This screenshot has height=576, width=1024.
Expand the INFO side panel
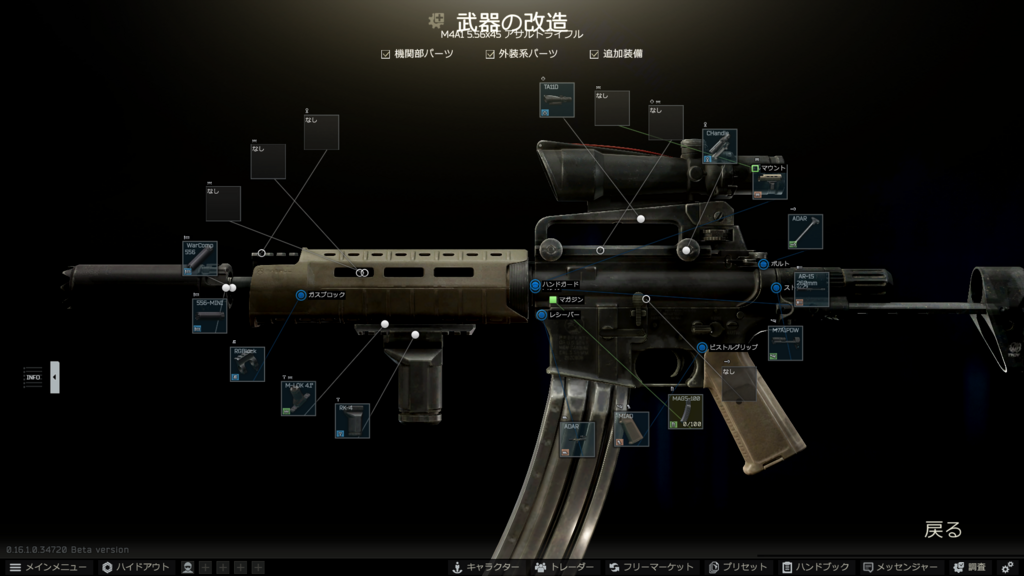(x=55, y=377)
